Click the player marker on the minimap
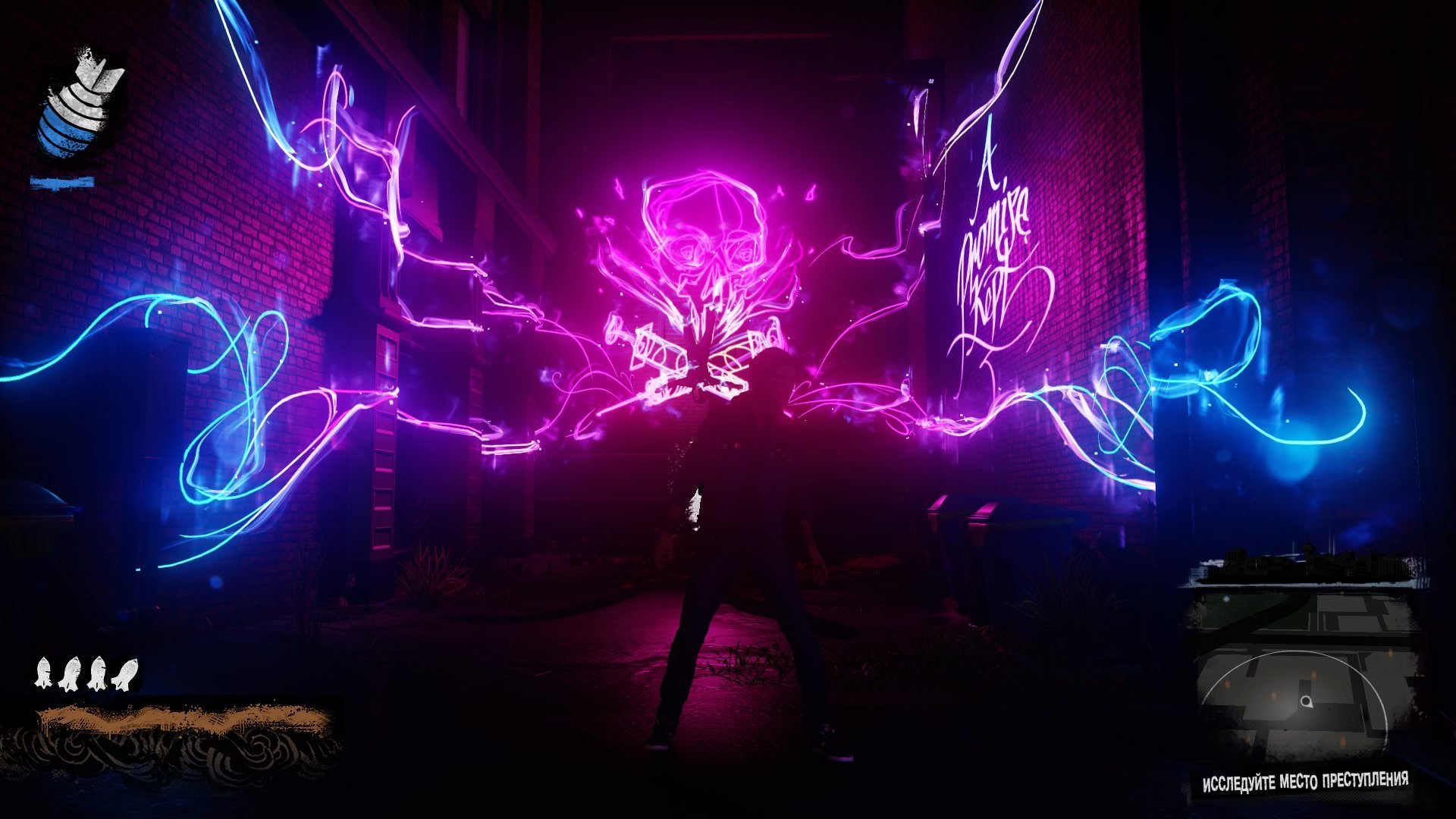The height and width of the screenshot is (819, 1456). coord(1305,701)
